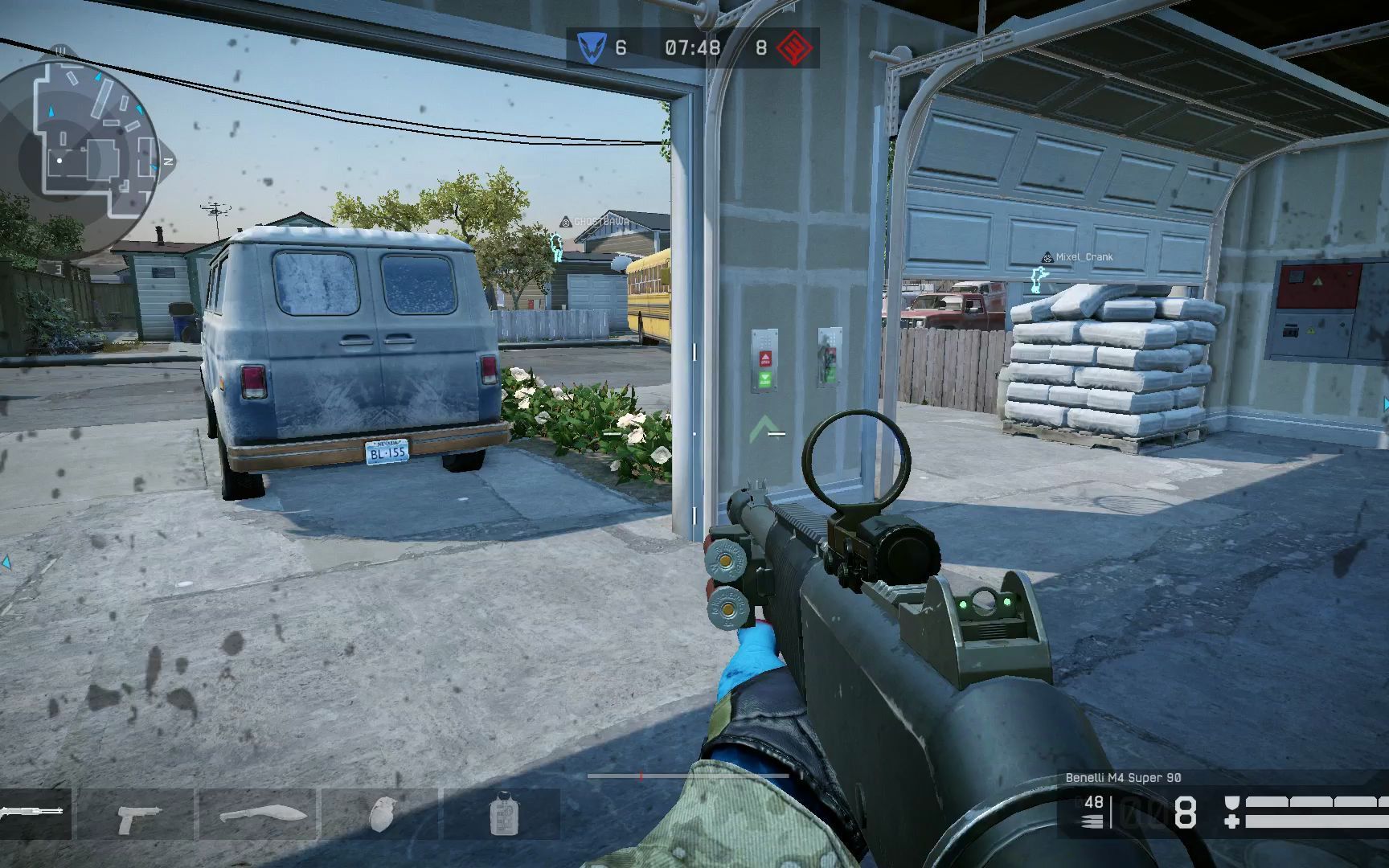Toggle the shell count indicator next to 48
The image size is (1389, 868).
[1091, 821]
